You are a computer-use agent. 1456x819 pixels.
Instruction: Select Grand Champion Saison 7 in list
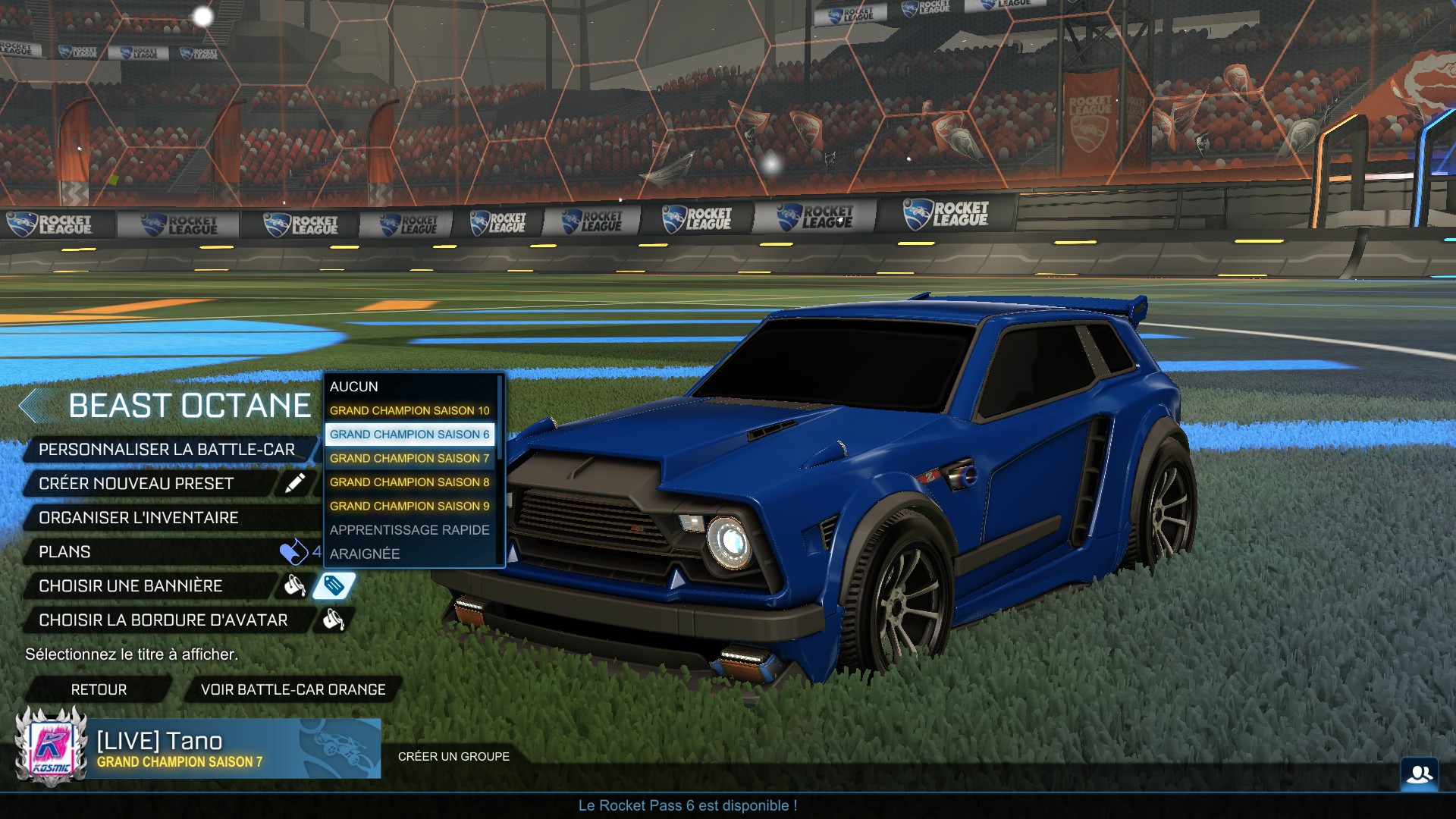[x=409, y=458]
